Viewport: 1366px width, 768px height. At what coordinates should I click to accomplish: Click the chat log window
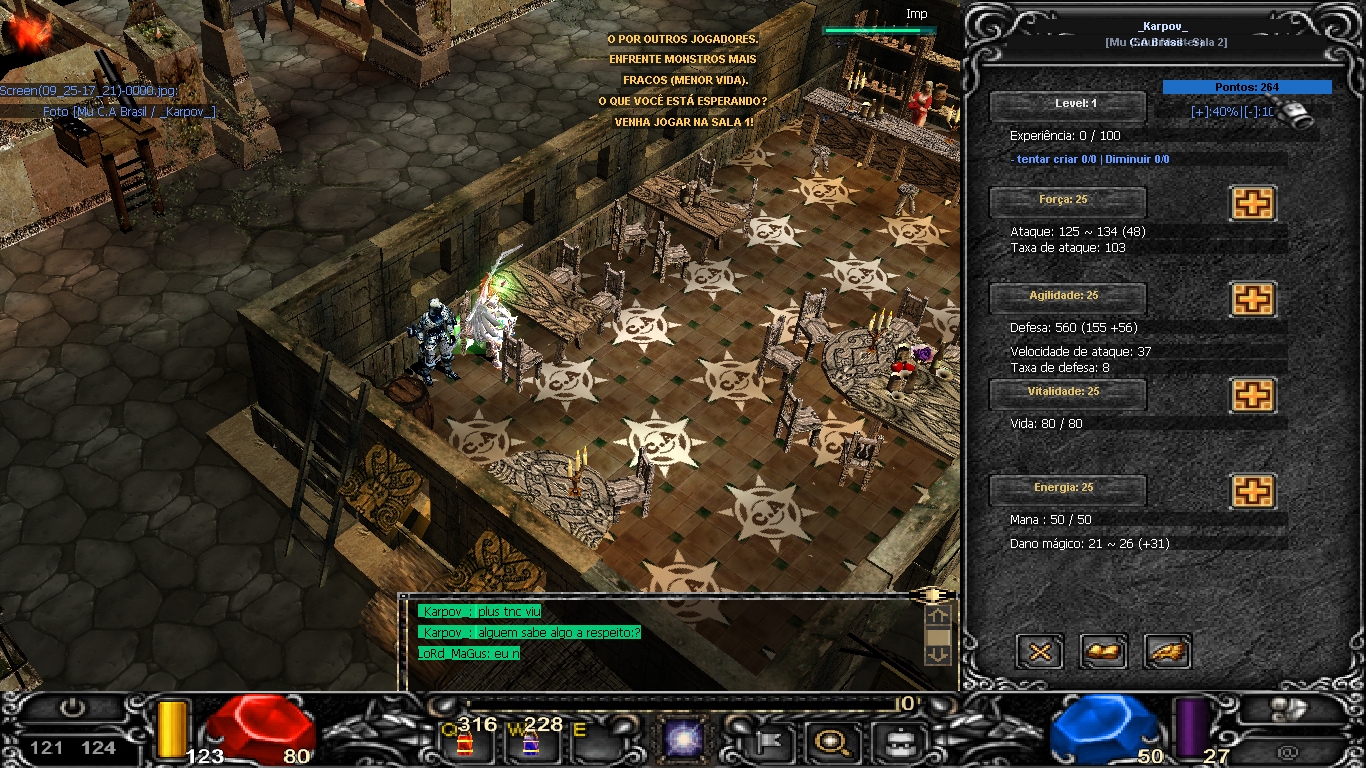(x=660, y=640)
